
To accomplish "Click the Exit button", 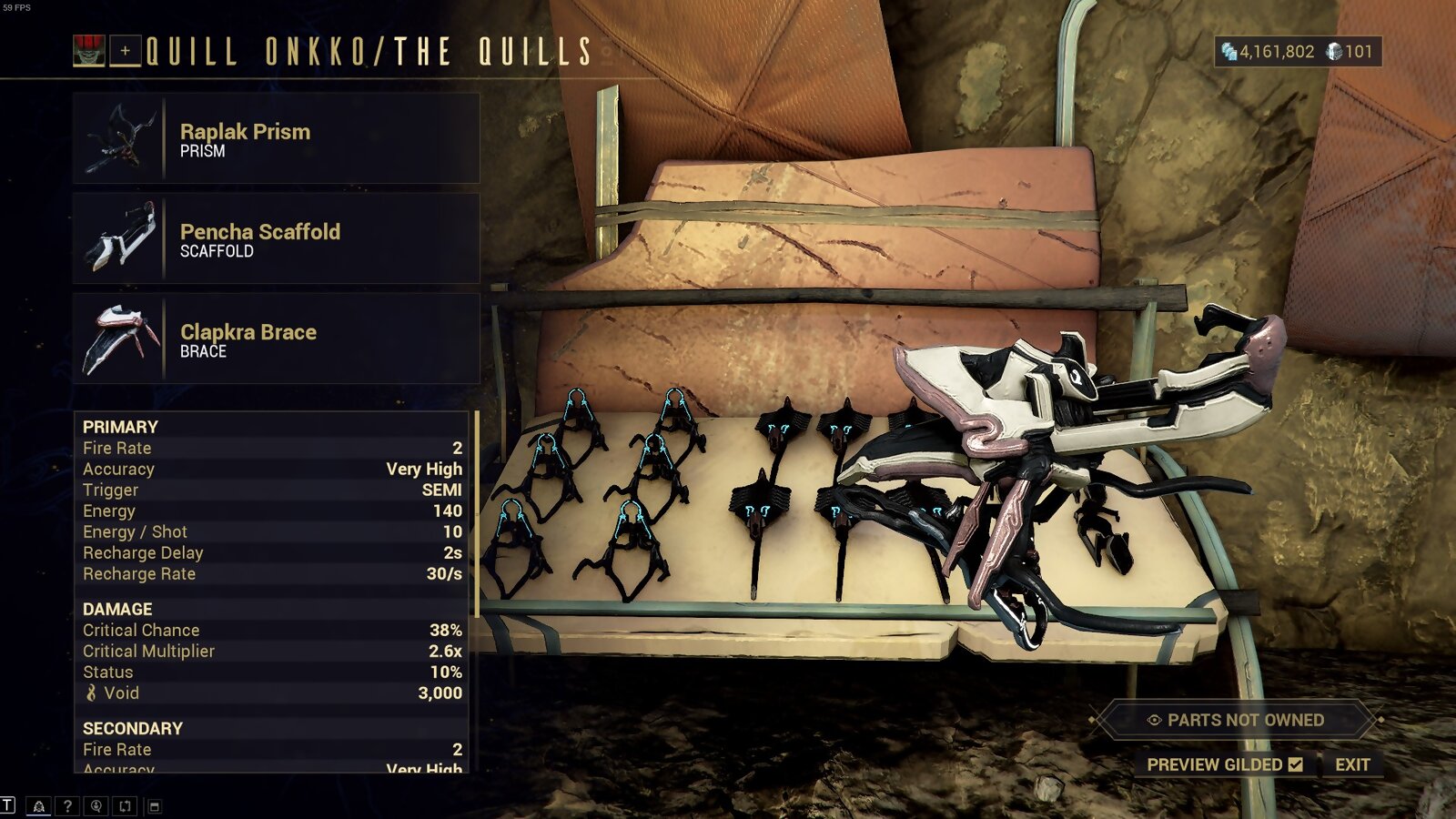I will click(1355, 764).
